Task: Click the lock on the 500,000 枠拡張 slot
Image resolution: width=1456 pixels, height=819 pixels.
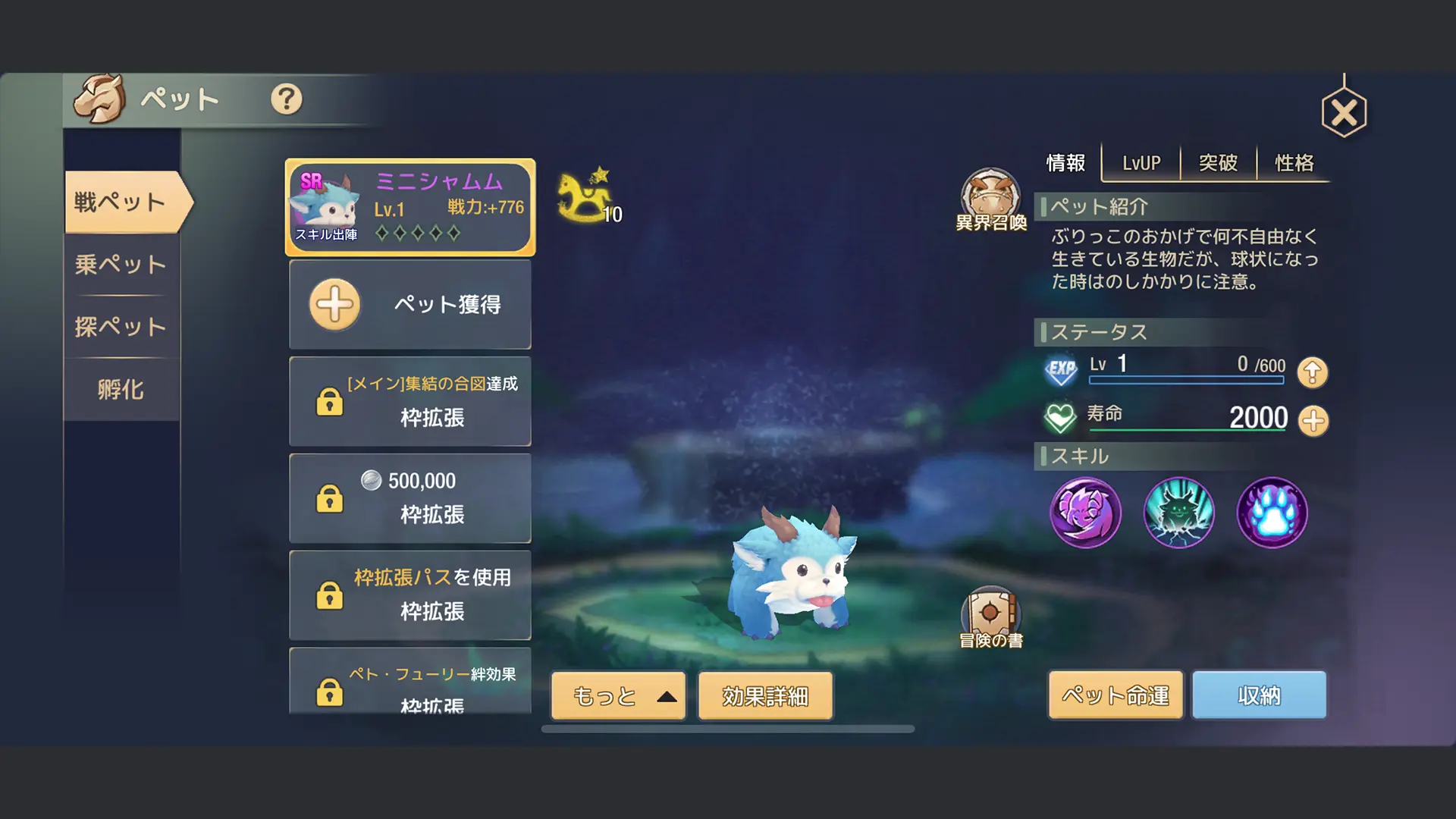Action: pos(329,498)
